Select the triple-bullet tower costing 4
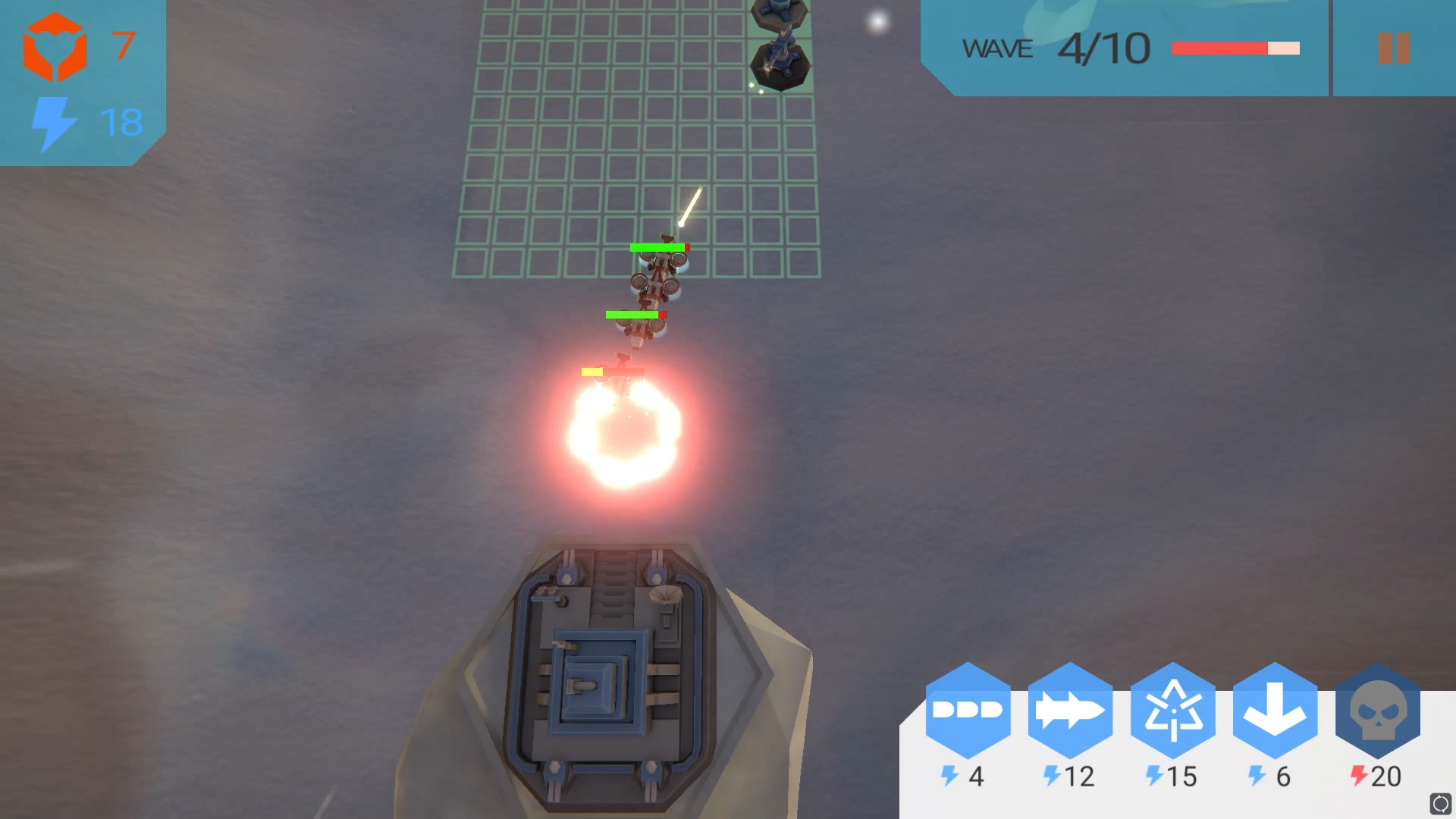 click(968, 711)
